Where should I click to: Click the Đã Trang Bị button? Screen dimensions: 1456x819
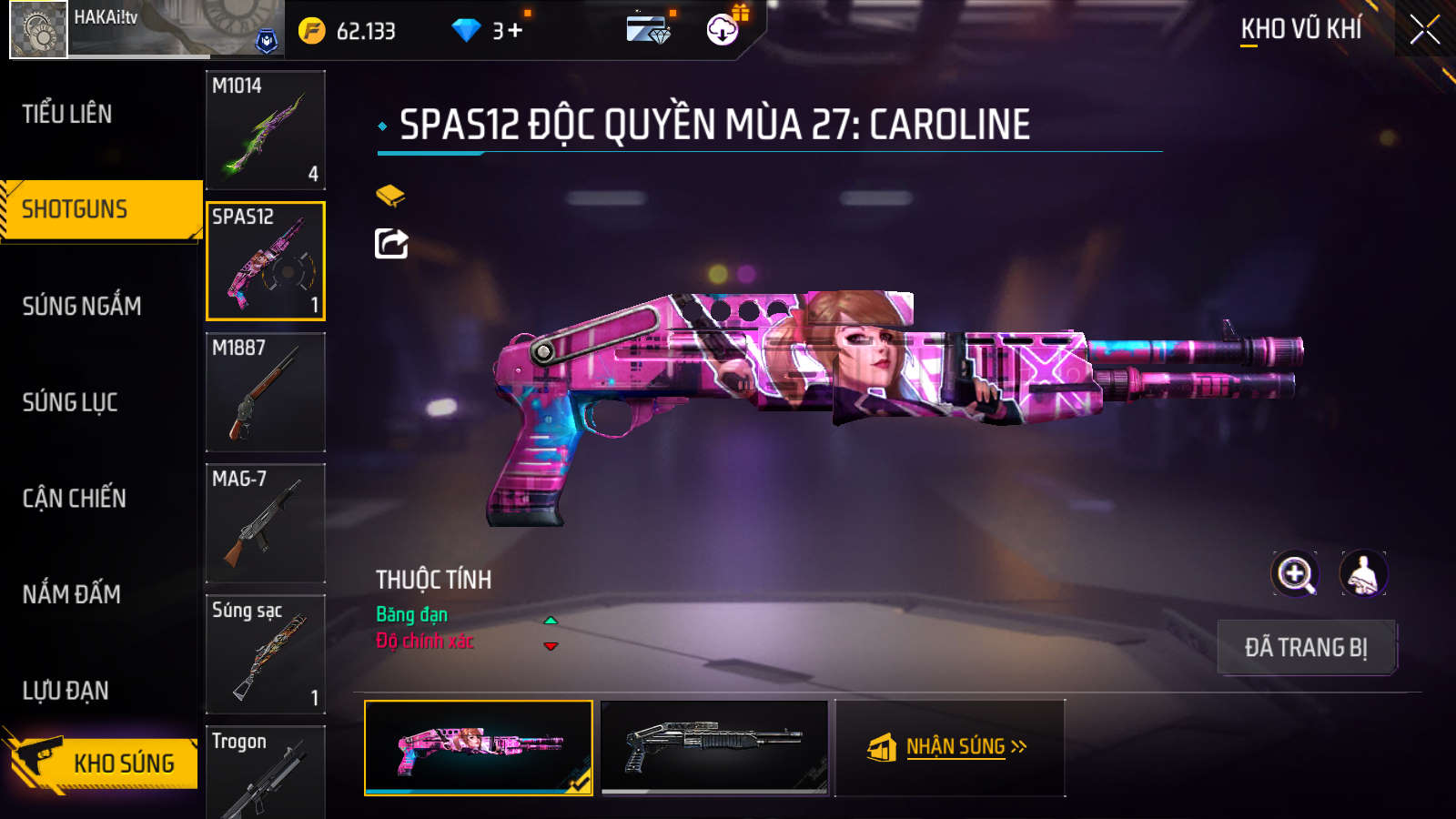tap(1306, 648)
